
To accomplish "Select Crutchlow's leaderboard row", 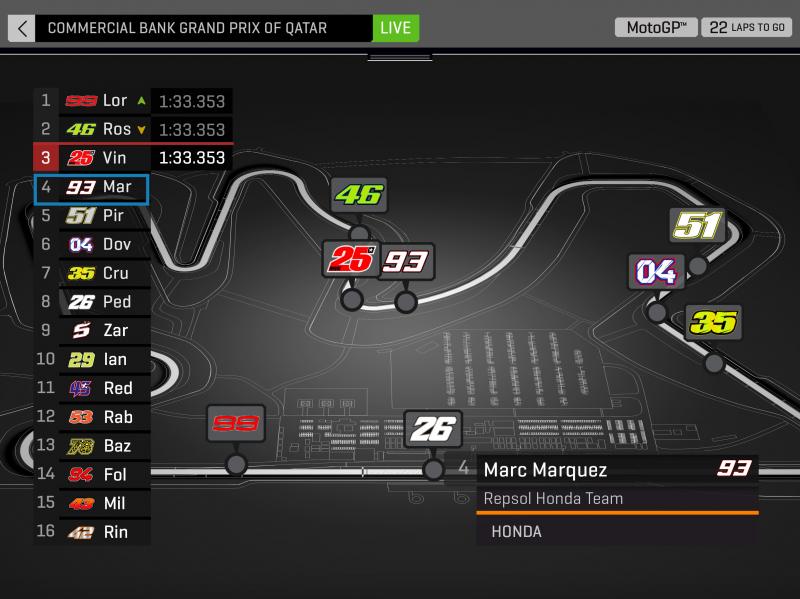I will [x=92, y=273].
